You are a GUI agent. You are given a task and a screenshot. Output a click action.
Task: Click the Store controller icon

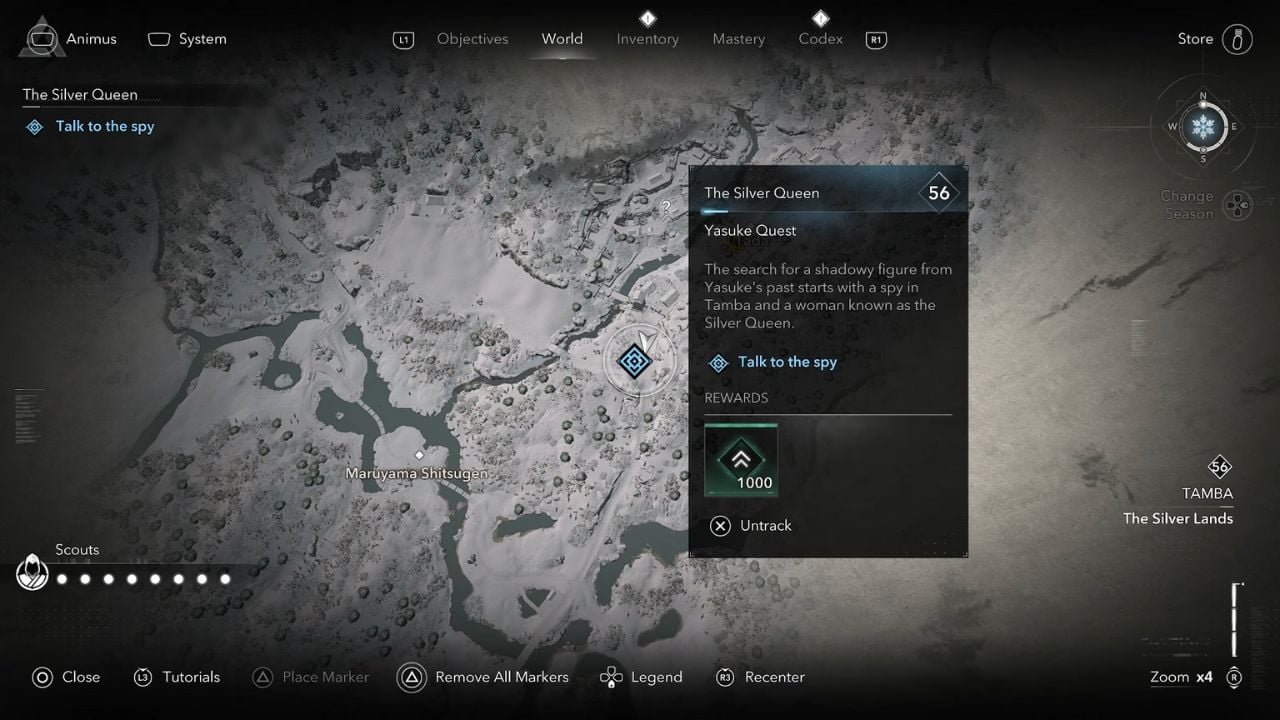point(1237,38)
